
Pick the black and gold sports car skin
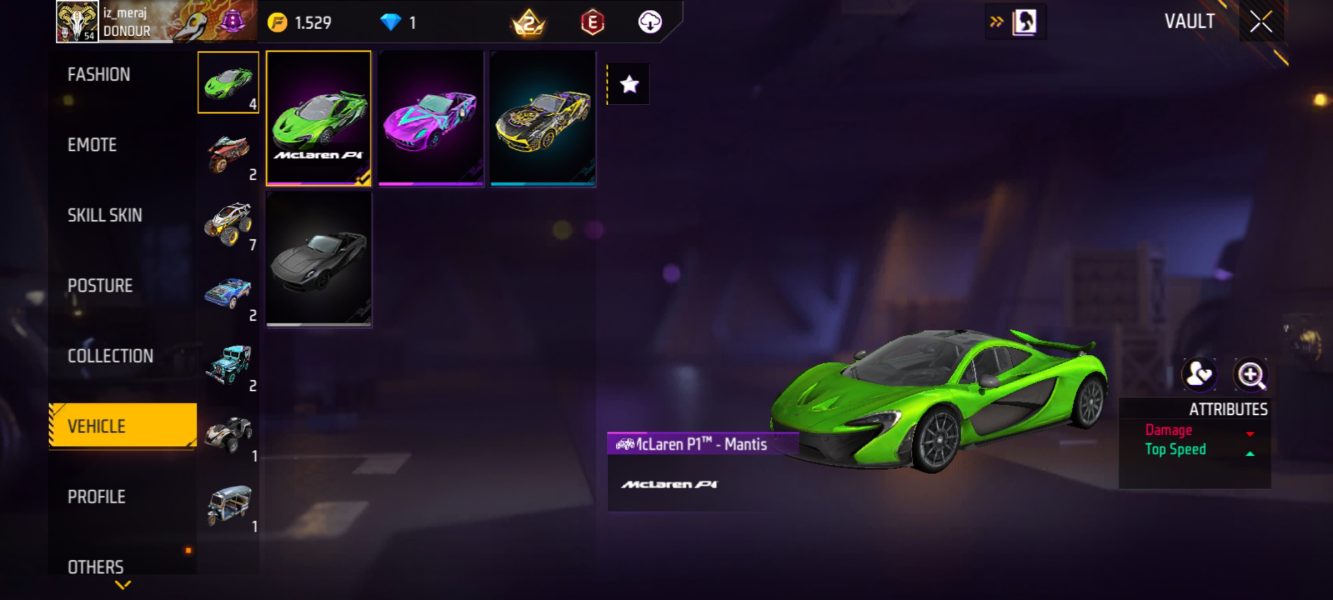click(543, 118)
